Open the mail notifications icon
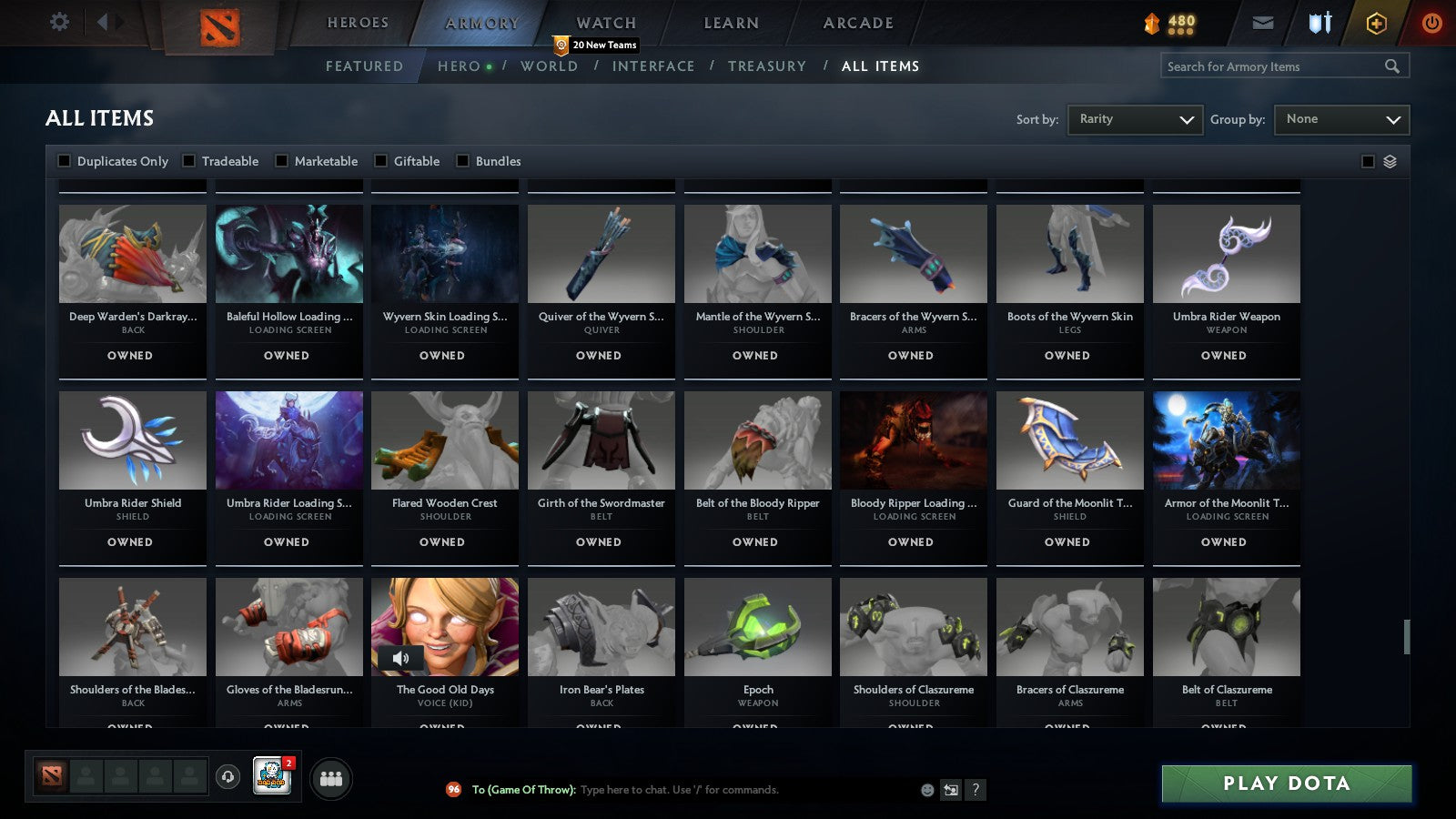 [x=1263, y=22]
